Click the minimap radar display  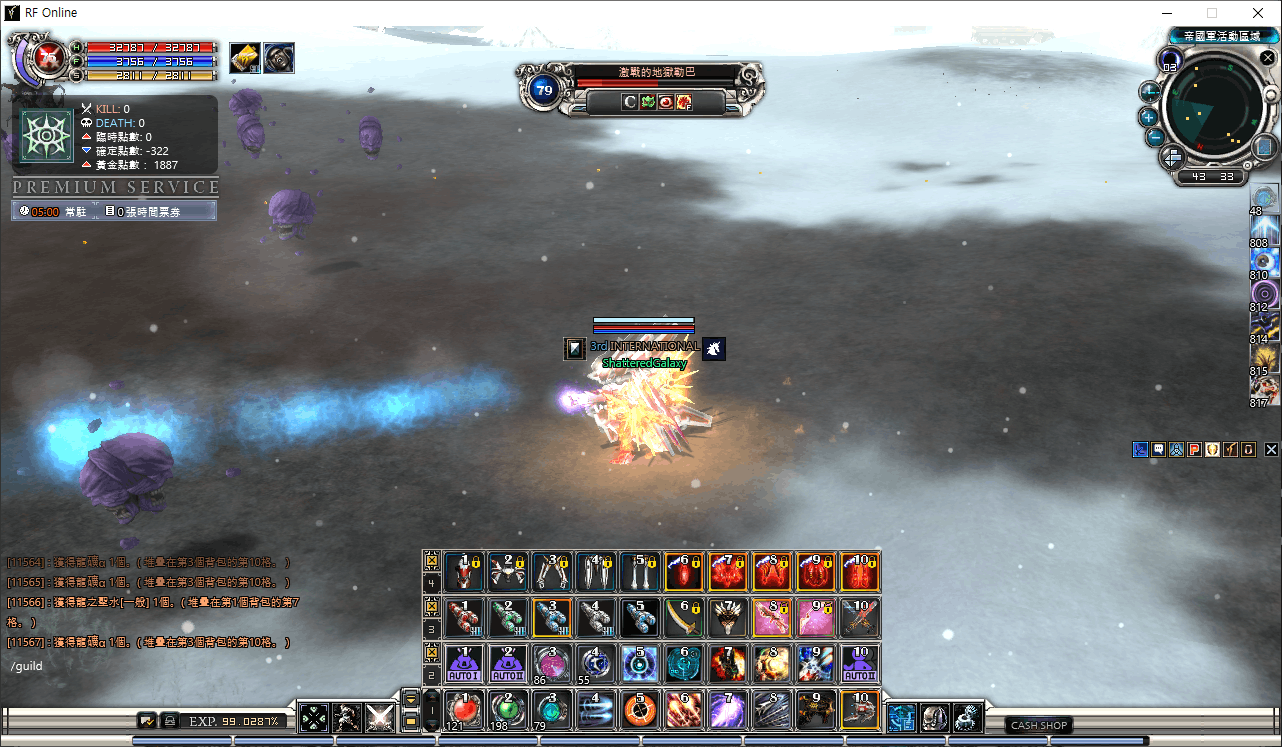point(1209,108)
